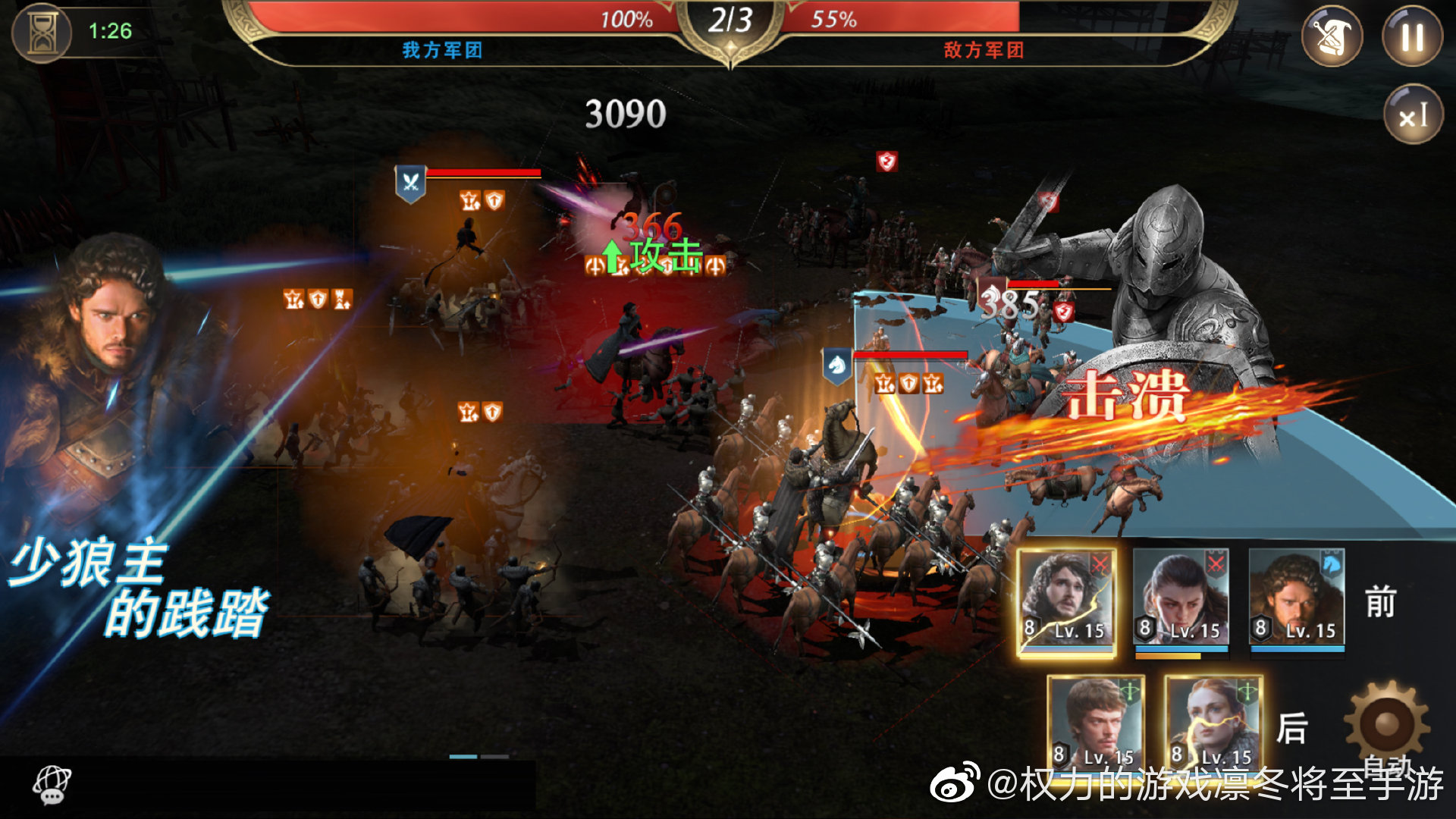Open the crossed-swords scroll button
Screen dimensions: 1456x819
(x=1332, y=36)
